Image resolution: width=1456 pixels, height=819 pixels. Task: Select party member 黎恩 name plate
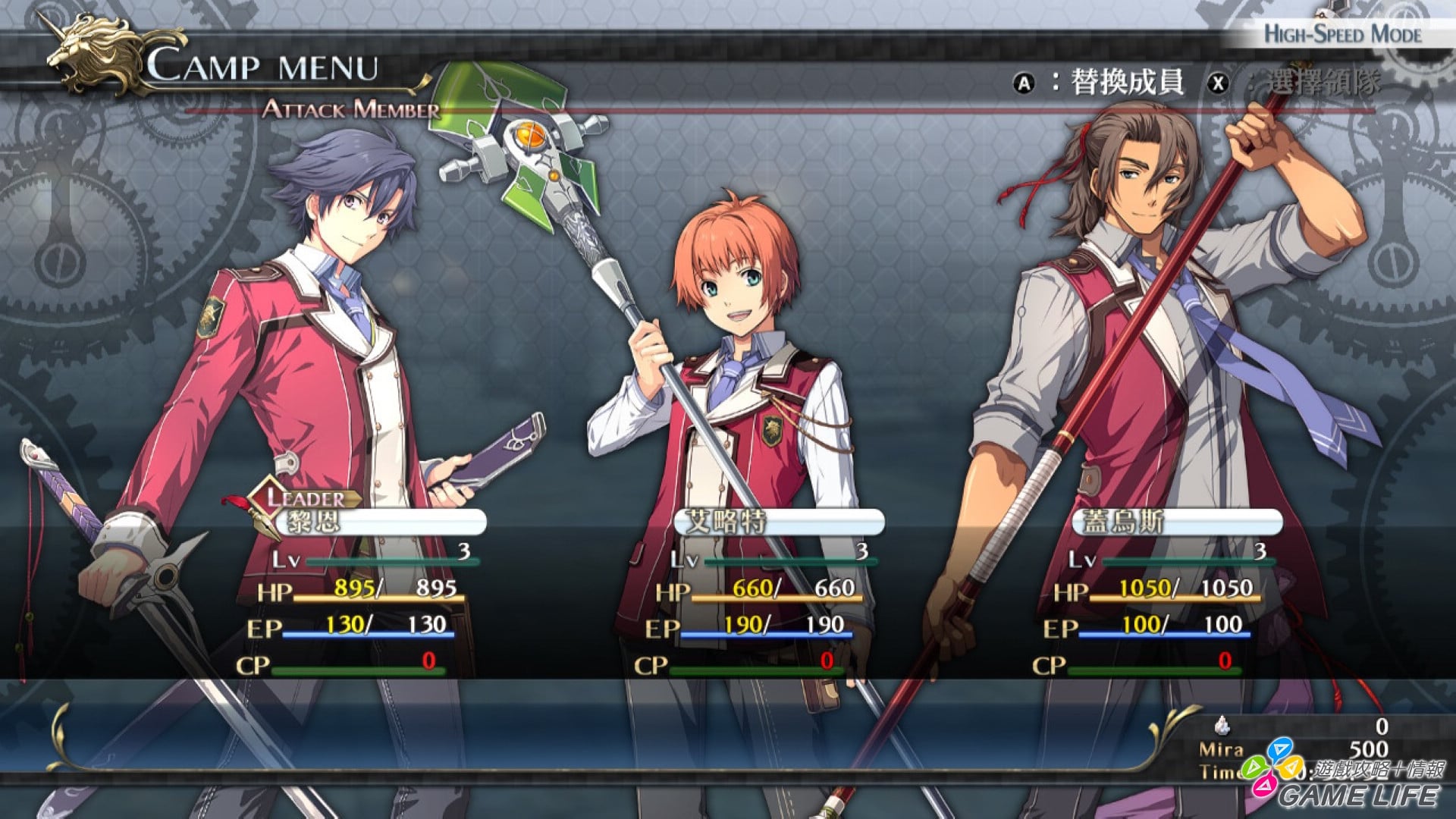(379, 522)
